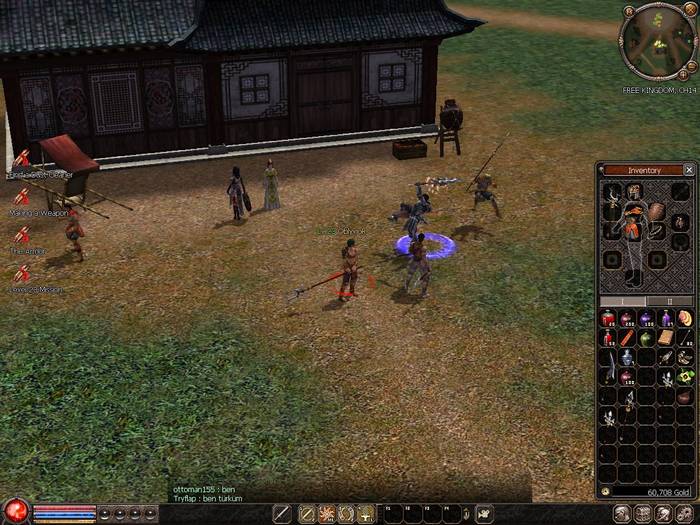Select the green orb item in inventory
This screenshot has width=700, height=525.
click(x=646, y=338)
